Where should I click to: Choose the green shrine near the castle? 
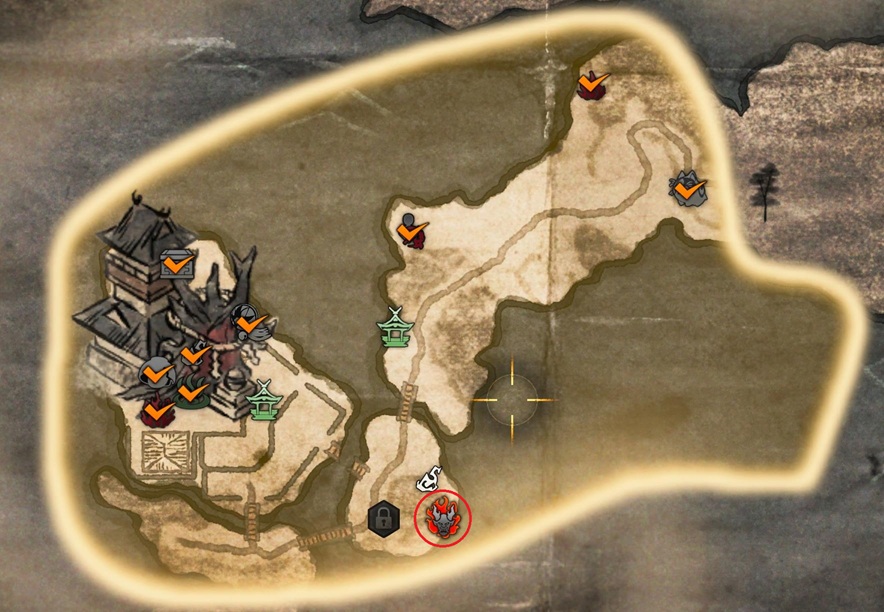(x=264, y=401)
